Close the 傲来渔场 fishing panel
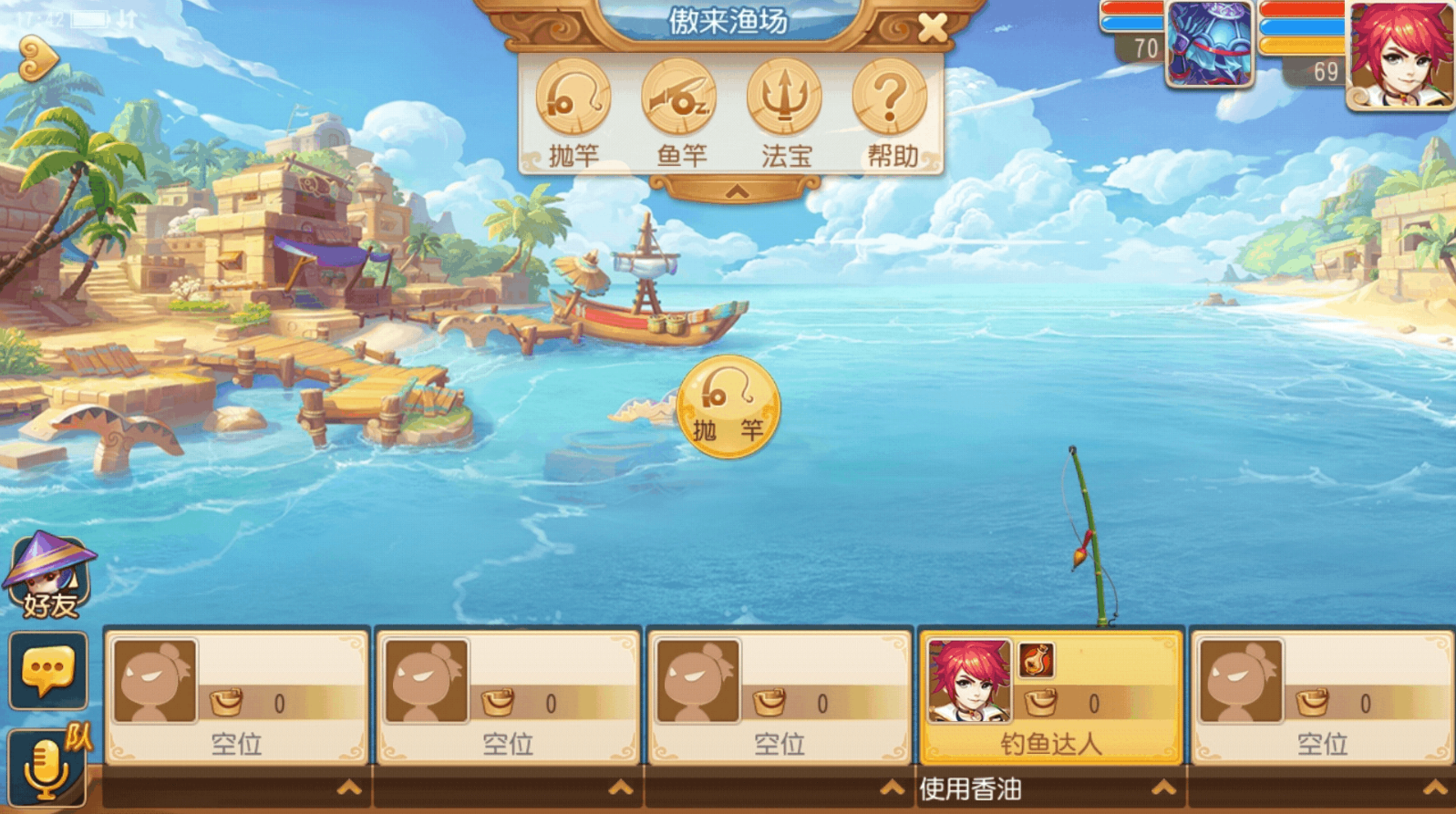 (x=932, y=26)
